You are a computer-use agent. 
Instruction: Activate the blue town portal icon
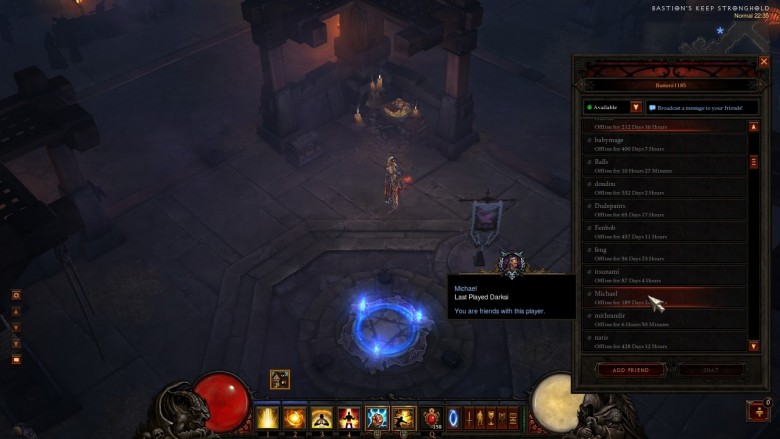(453, 417)
